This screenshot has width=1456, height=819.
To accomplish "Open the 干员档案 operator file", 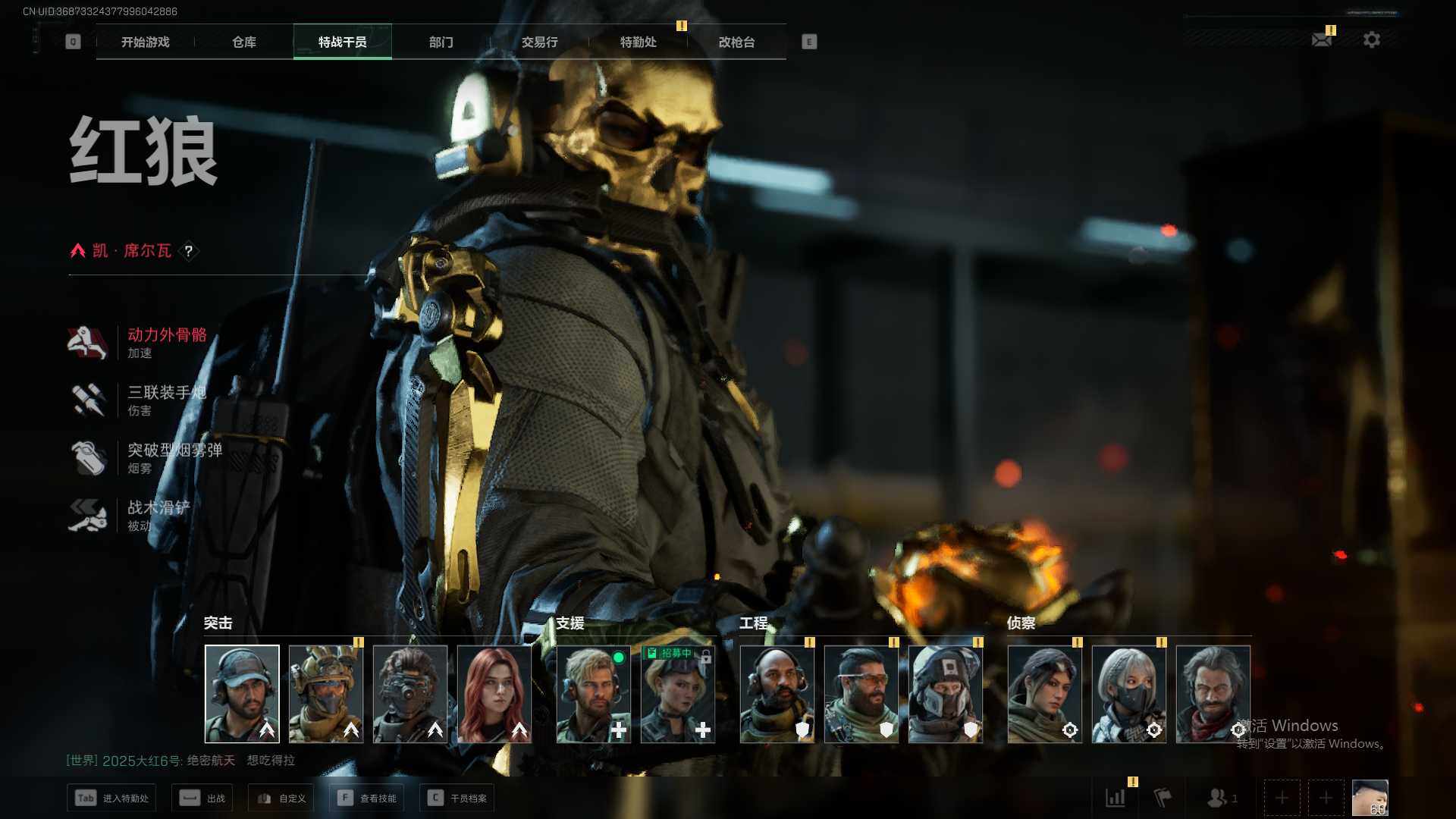I will [x=457, y=798].
